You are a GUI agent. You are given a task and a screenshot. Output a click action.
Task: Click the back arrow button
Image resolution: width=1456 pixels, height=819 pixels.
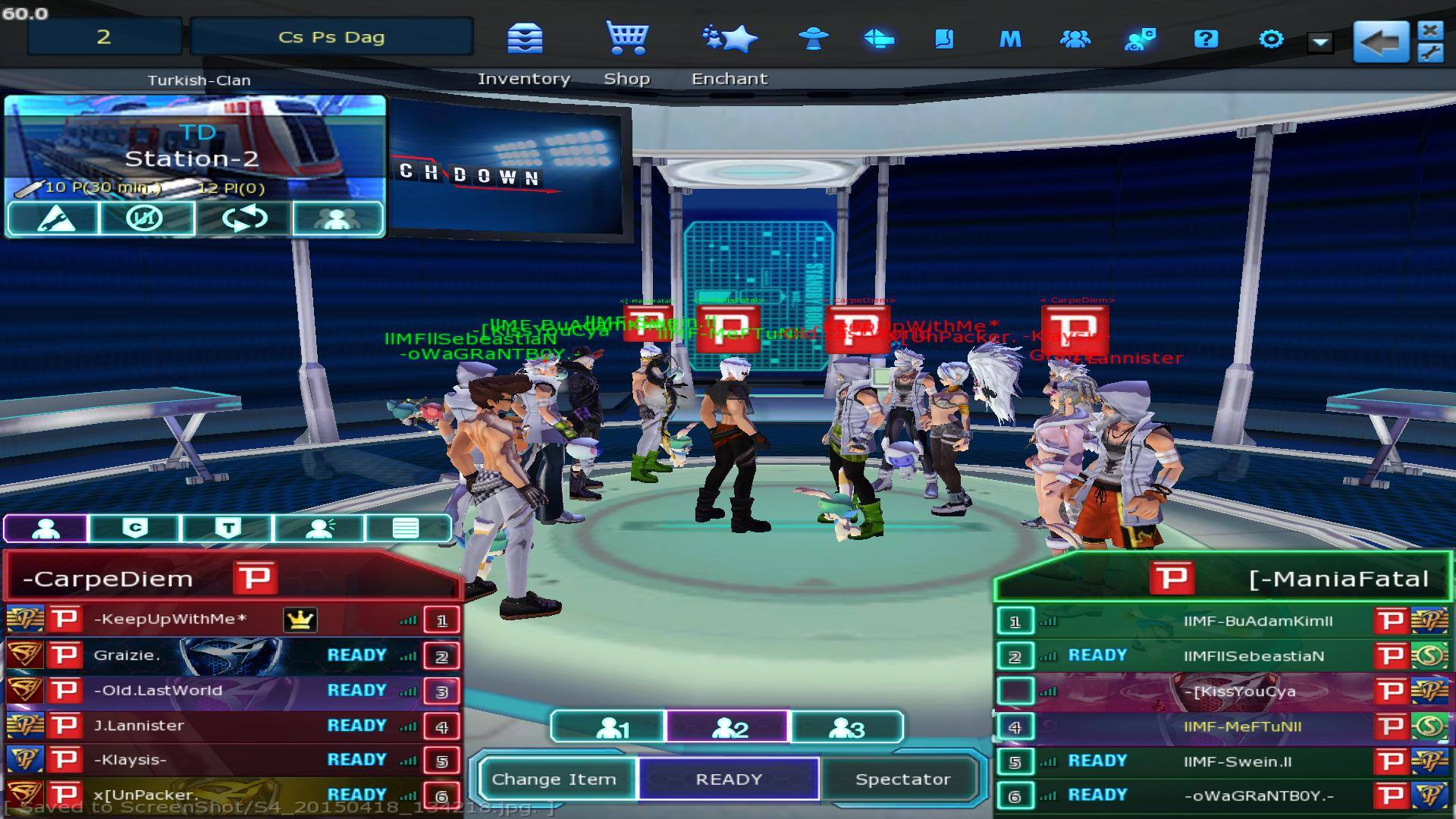click(x=1380, y=42)
